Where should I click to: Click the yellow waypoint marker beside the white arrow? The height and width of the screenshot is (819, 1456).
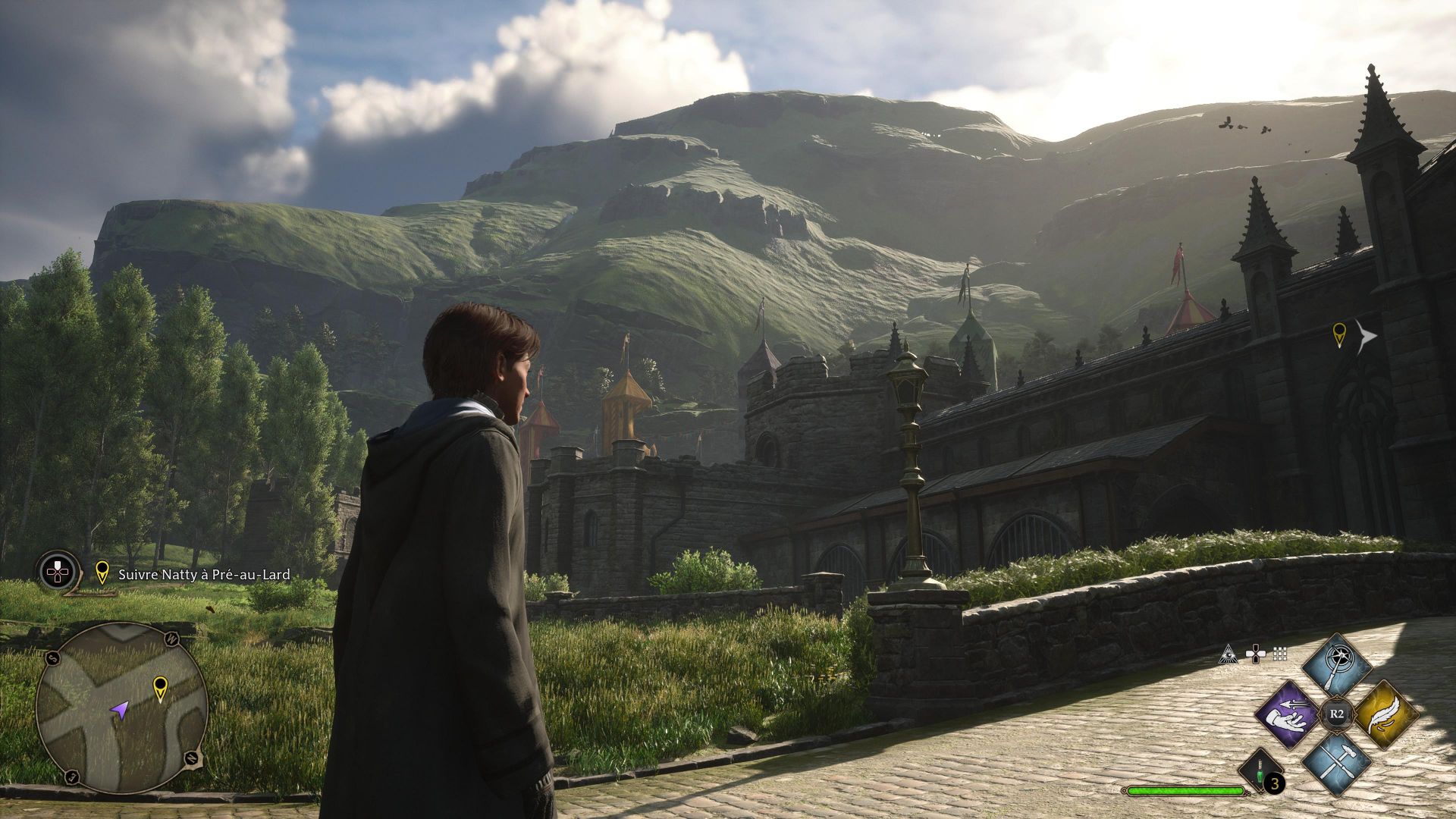1339,334
